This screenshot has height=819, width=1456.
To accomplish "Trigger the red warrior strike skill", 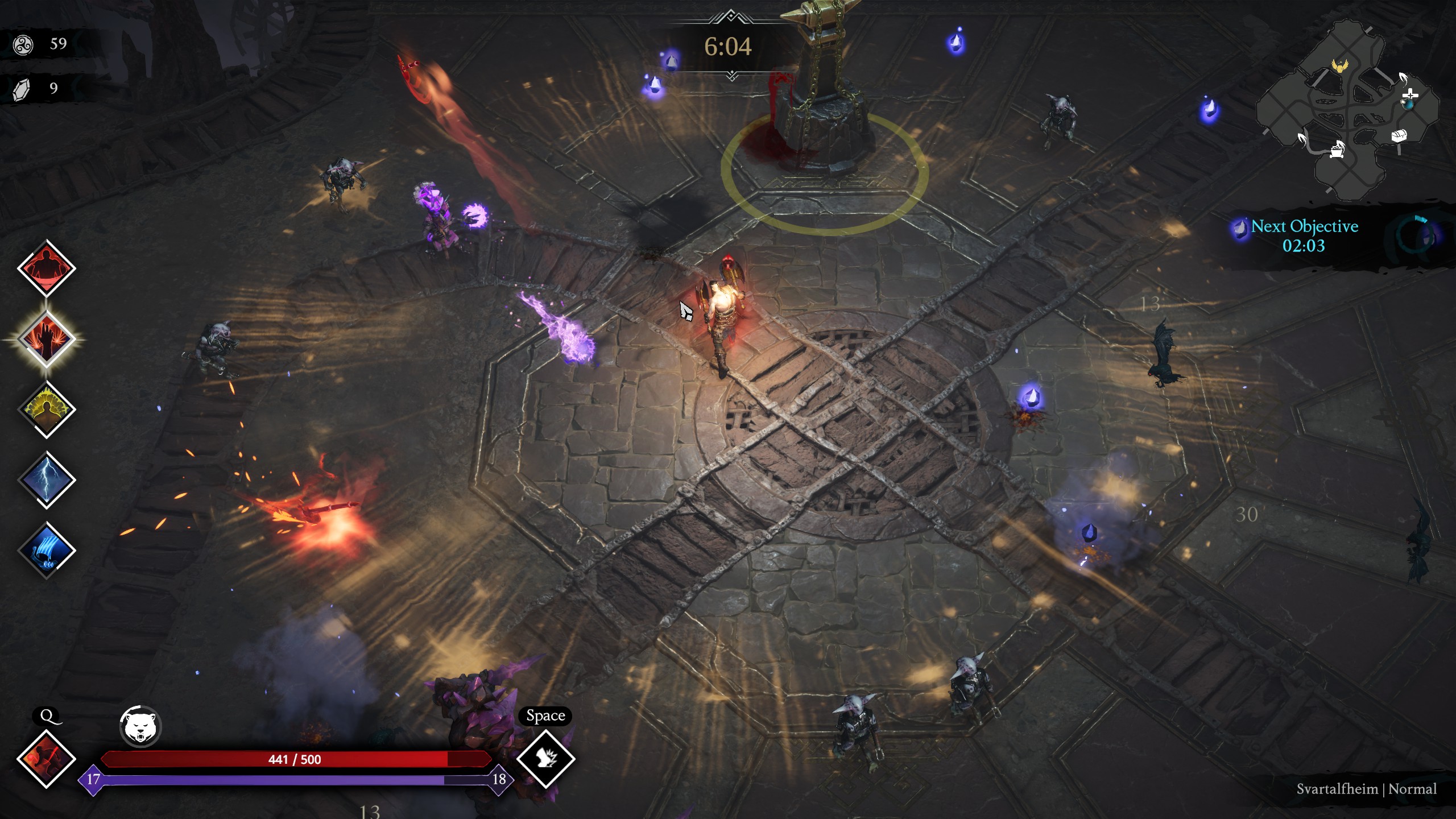I will 46,759.
